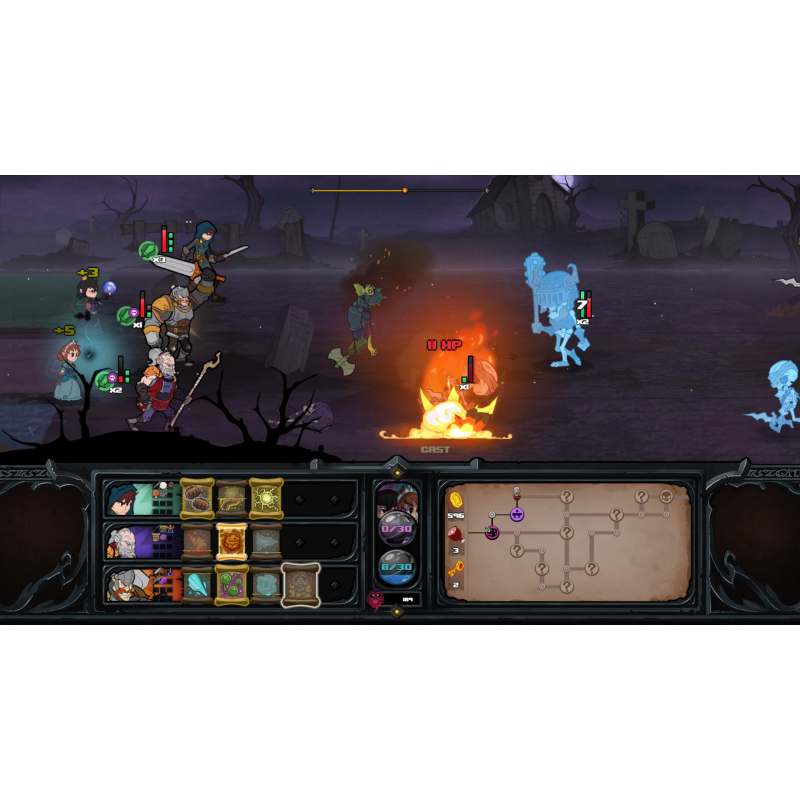Select the purple anvil map node

pos(517,514)
